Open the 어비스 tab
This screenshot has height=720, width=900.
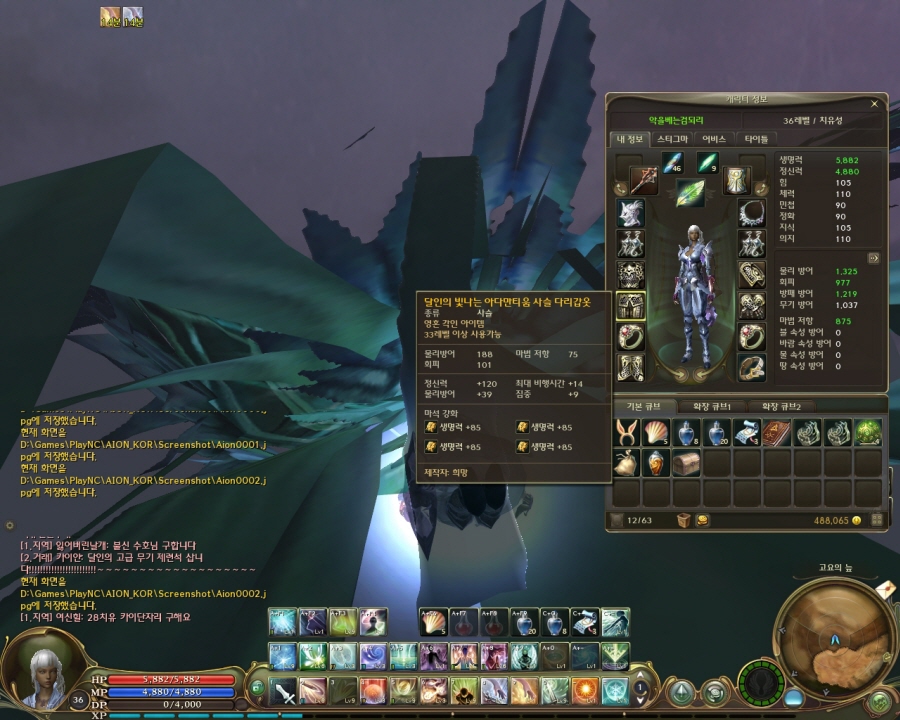(x=714, y=139)
